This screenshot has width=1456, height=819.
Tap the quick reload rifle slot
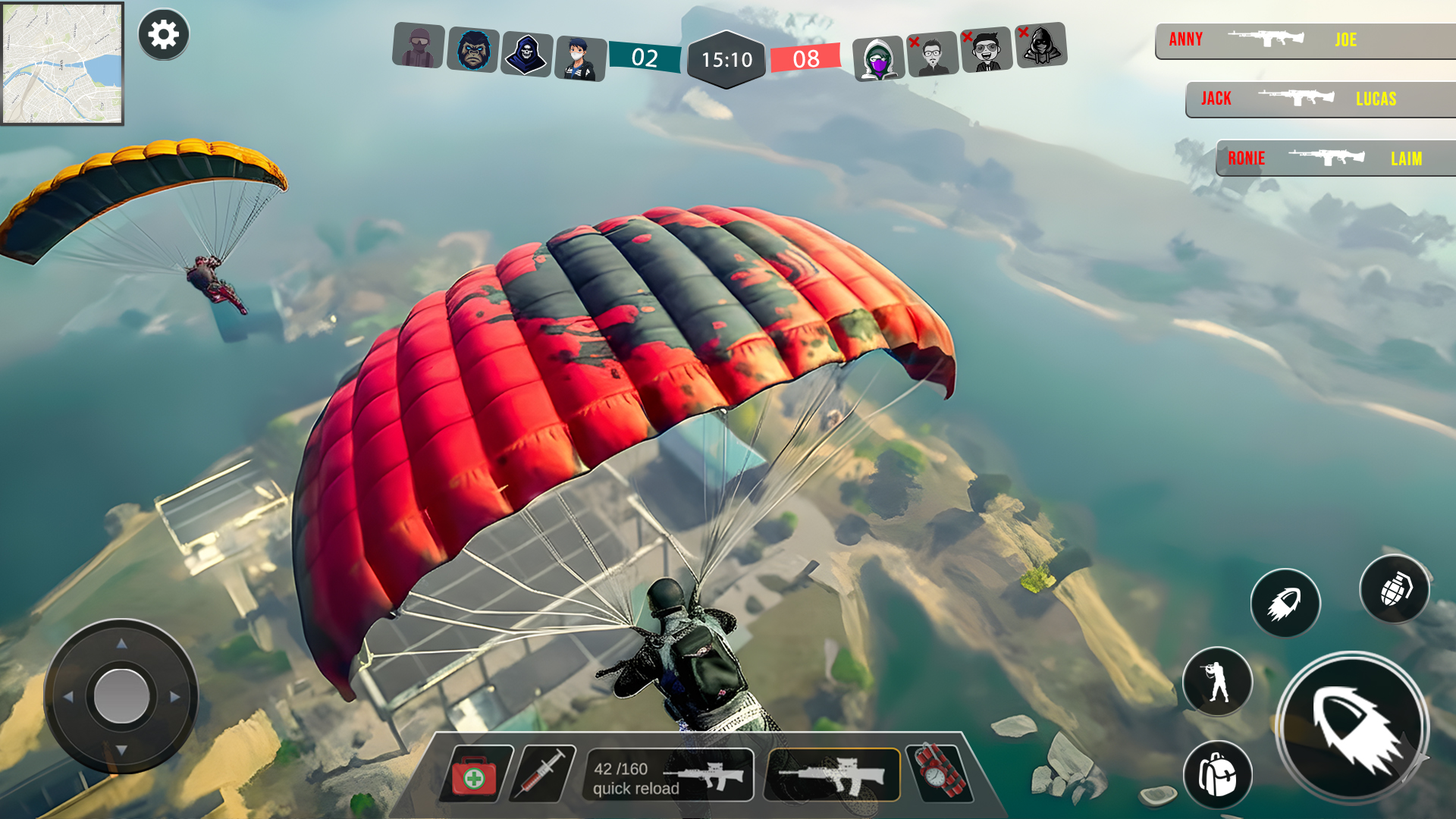(x=668, y=775)
